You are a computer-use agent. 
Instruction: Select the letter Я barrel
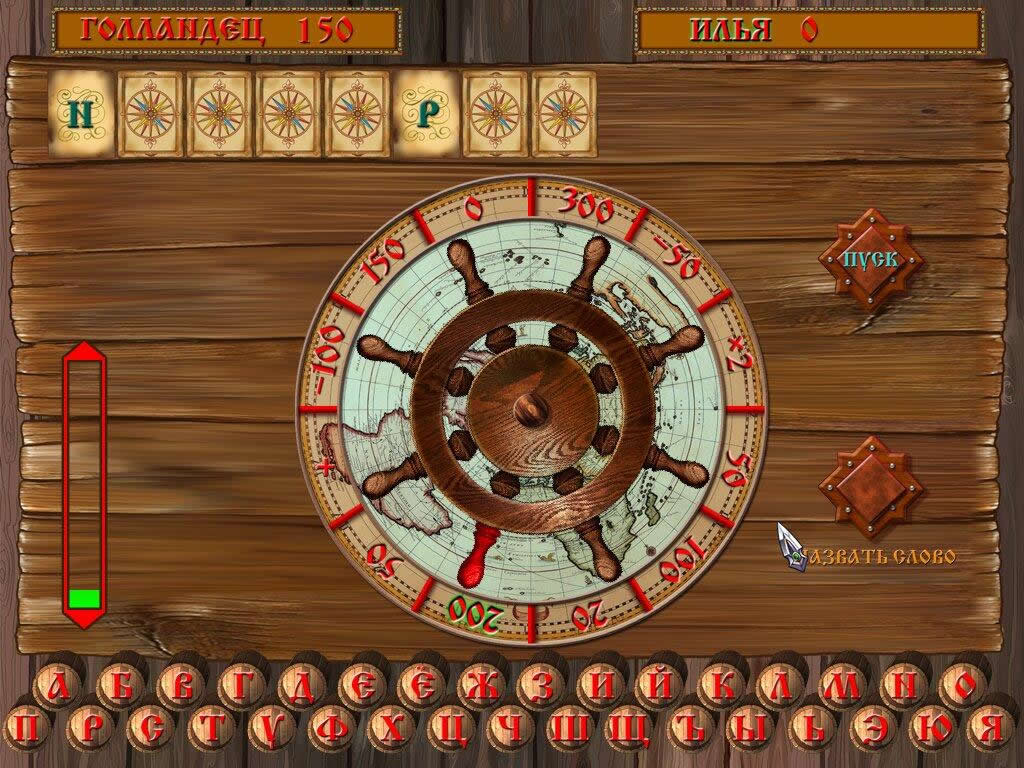(991, 728)
